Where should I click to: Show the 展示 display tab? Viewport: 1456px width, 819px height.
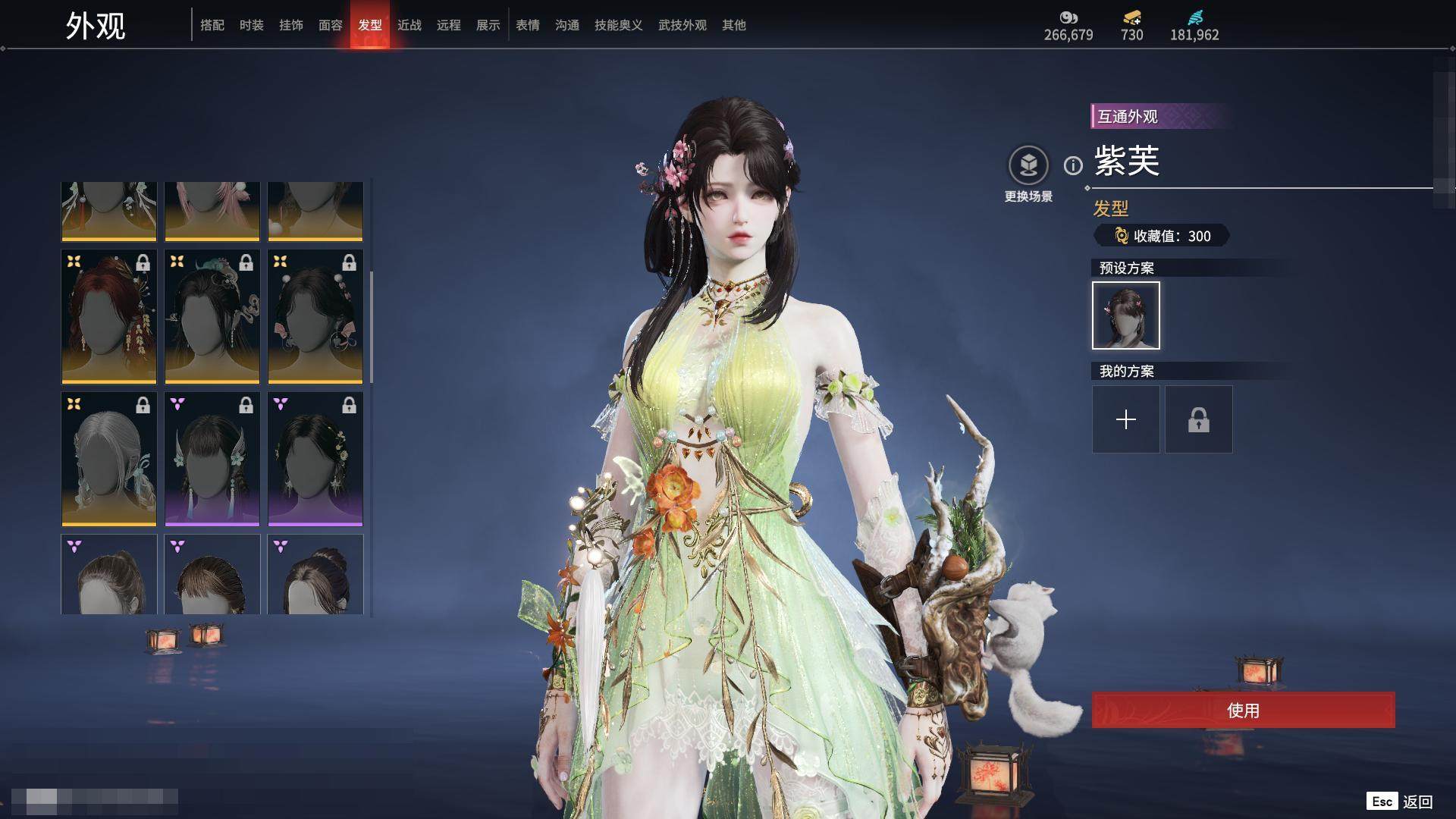point(488,25)
